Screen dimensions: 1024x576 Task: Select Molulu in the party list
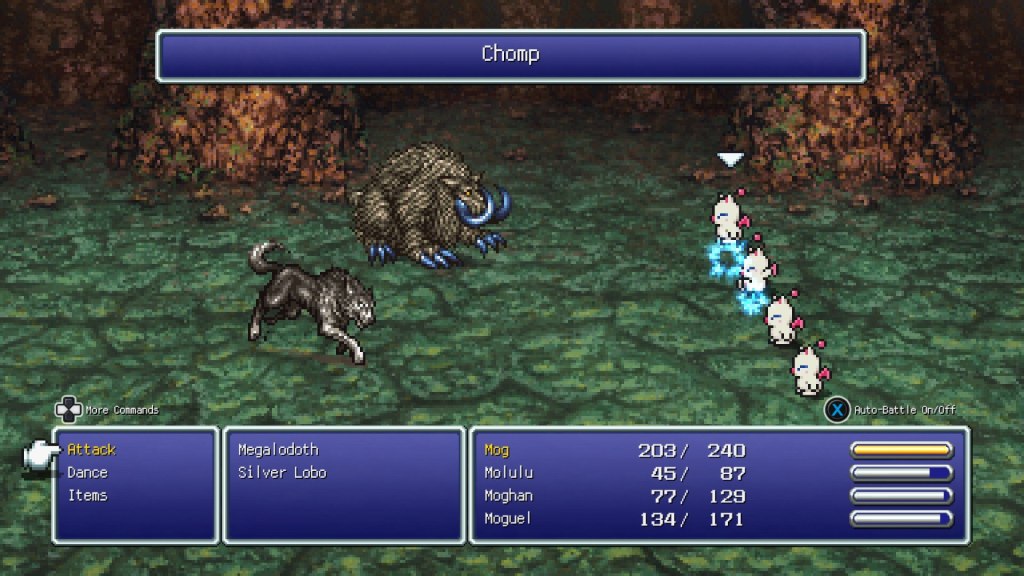(x=505, y=473)
